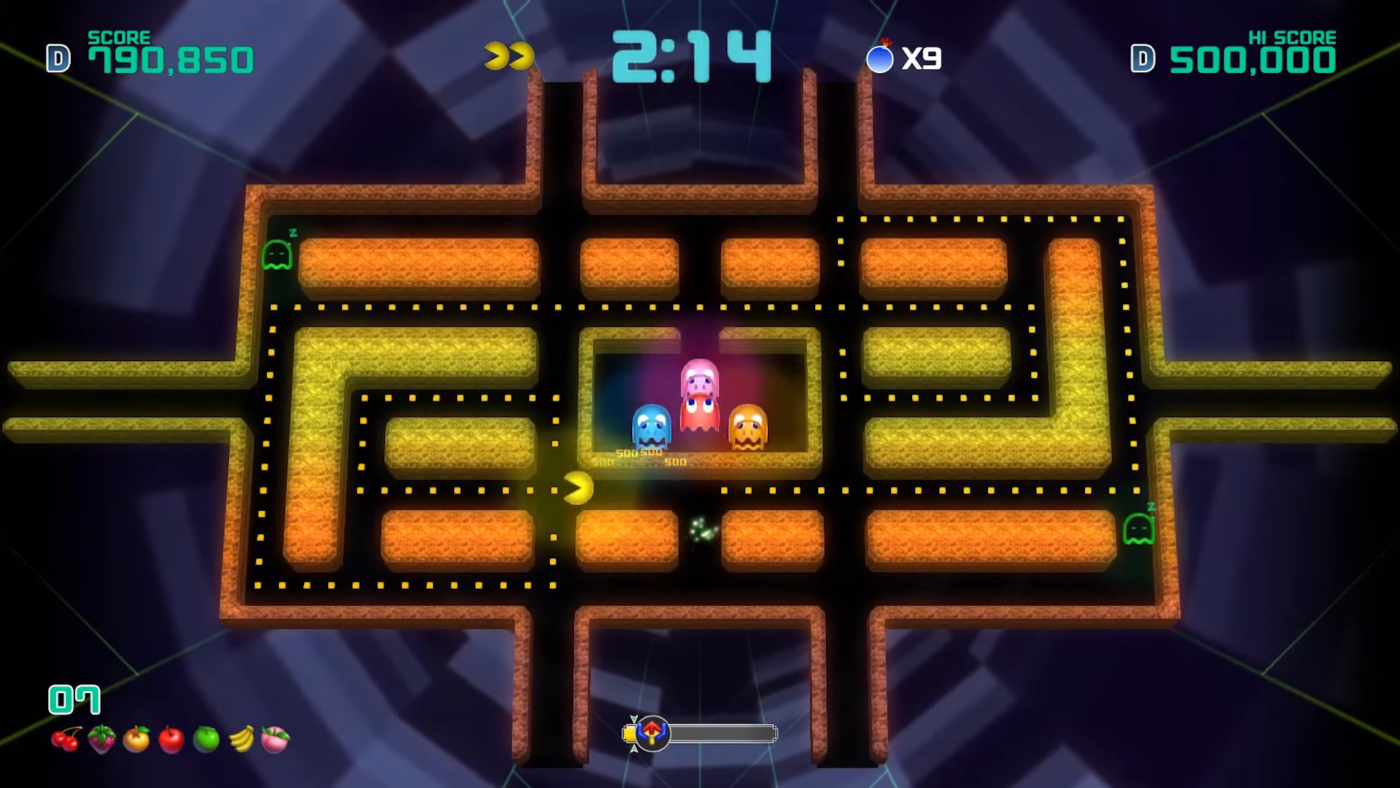This screenshot has width=1400, height=788.
Task: Click the cherry fruit icon
Action: [67, 739]
